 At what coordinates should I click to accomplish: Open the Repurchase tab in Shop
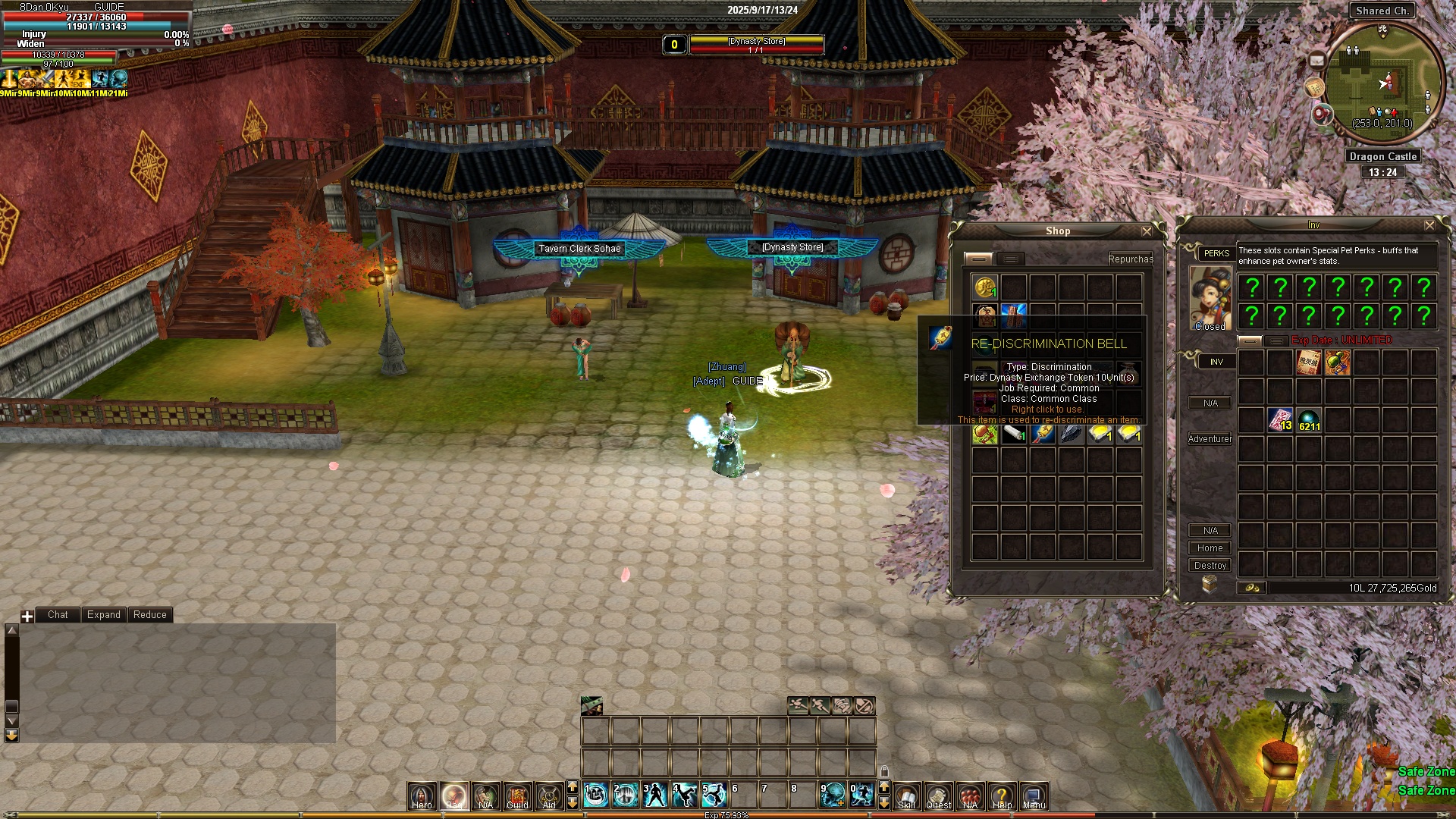click(1130, 259)
